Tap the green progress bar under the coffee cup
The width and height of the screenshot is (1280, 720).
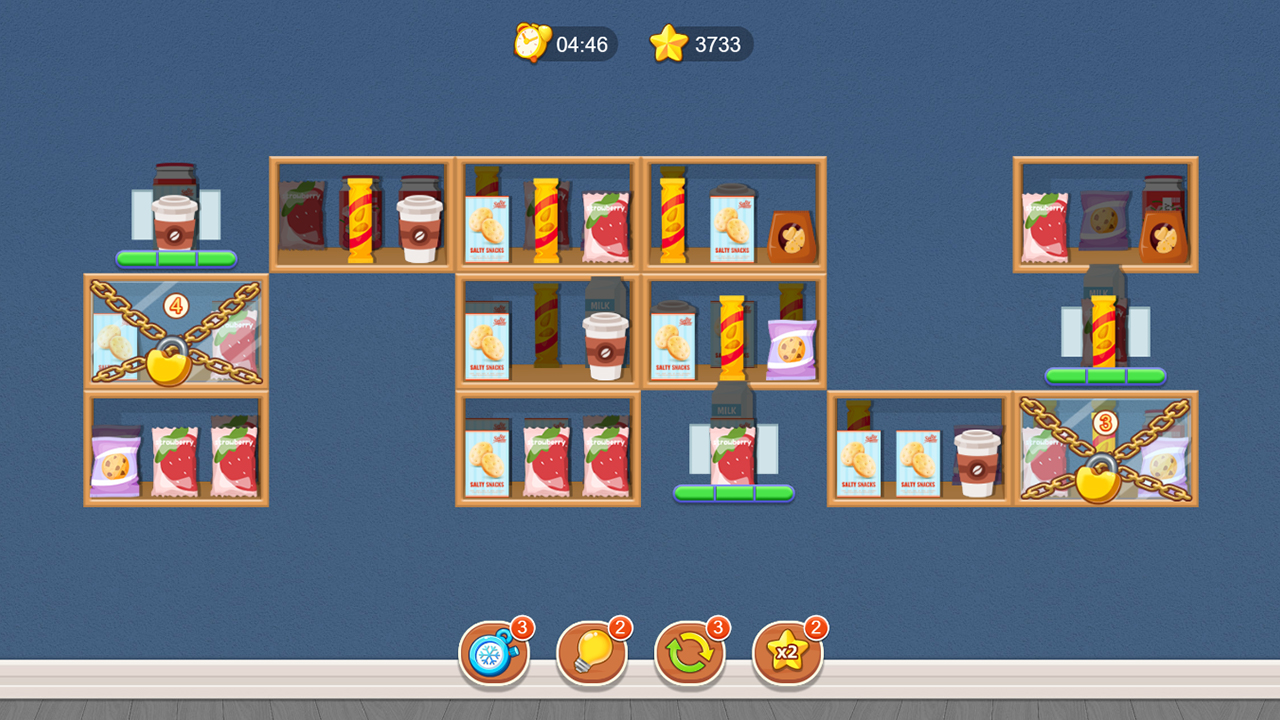tap(176, 260)
